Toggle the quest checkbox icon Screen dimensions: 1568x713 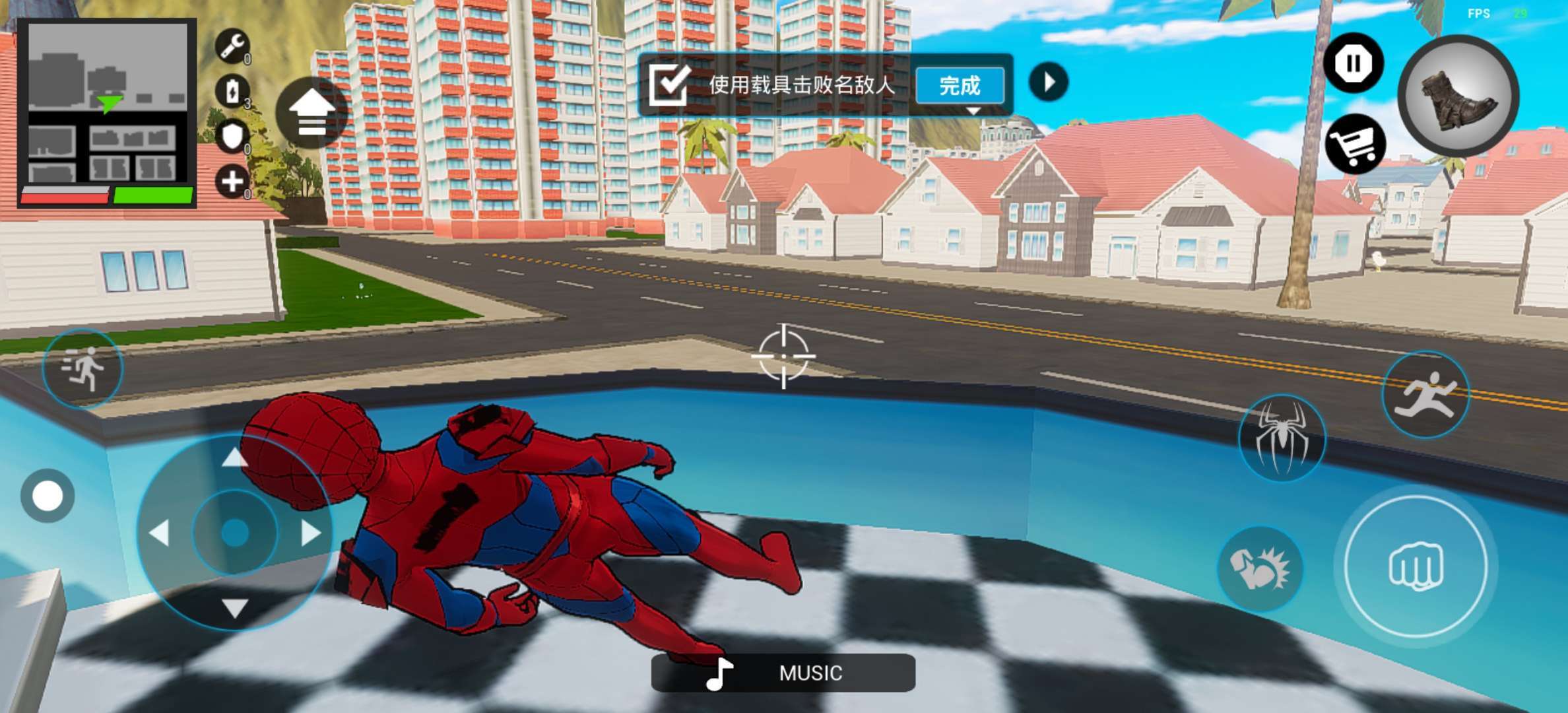coord(669,85)
